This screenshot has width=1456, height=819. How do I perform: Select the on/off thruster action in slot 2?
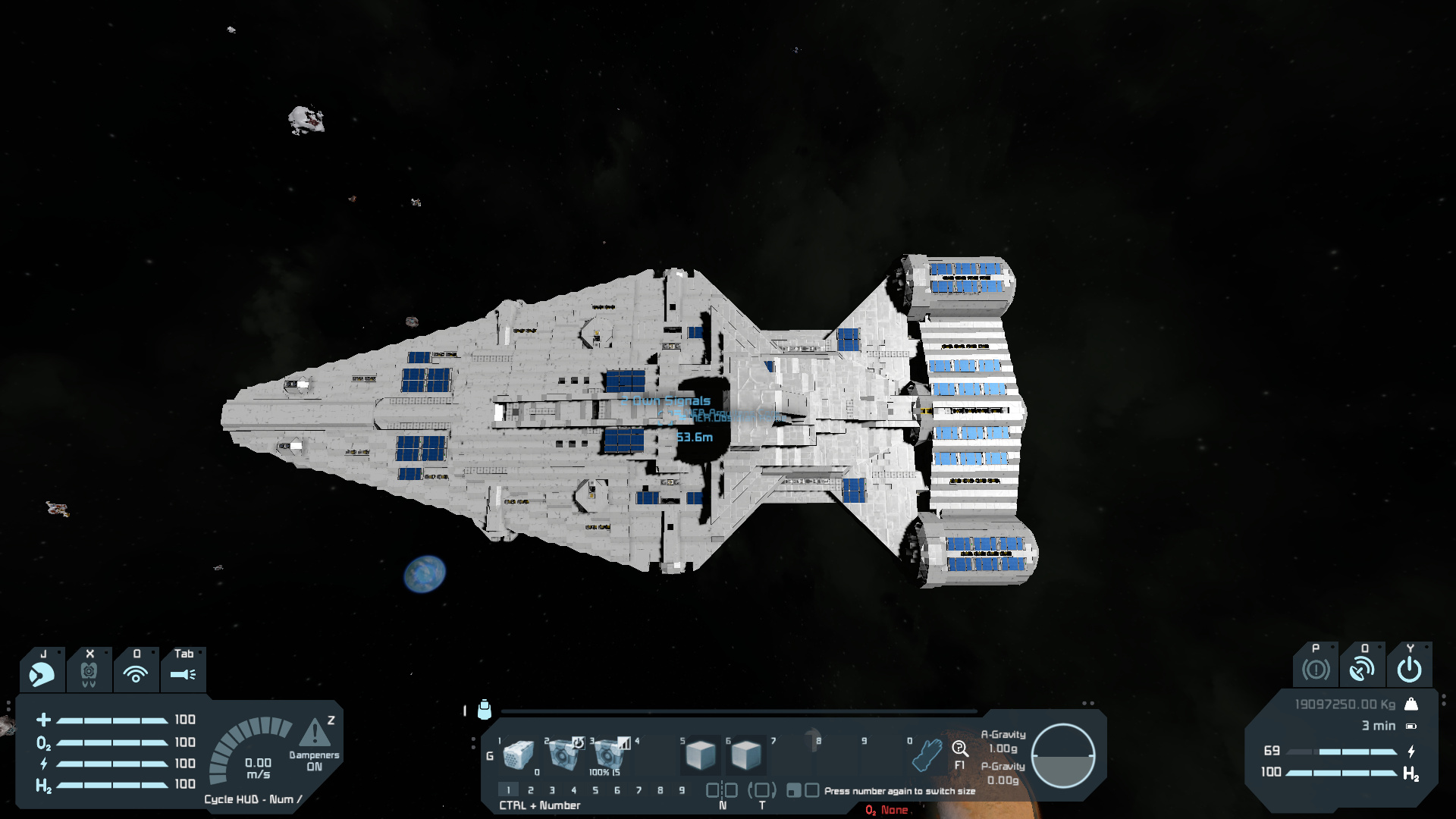pyautogui.click(x=563, y=755)
